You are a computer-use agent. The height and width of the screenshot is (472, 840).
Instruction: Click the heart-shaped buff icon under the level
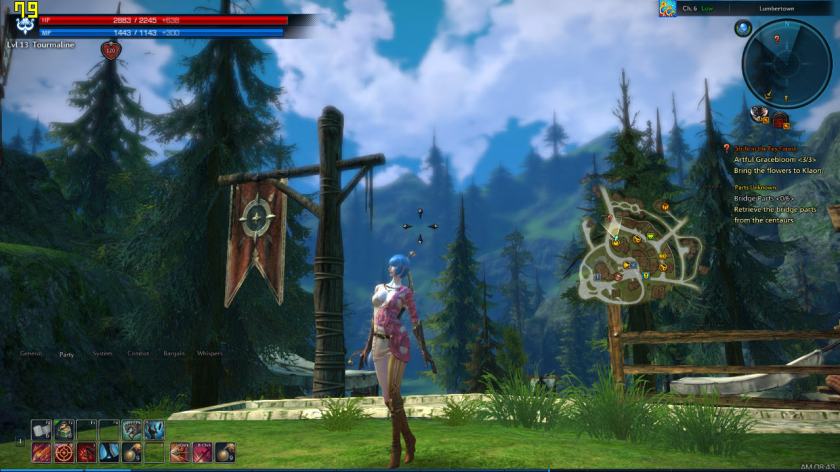[110, 48]
